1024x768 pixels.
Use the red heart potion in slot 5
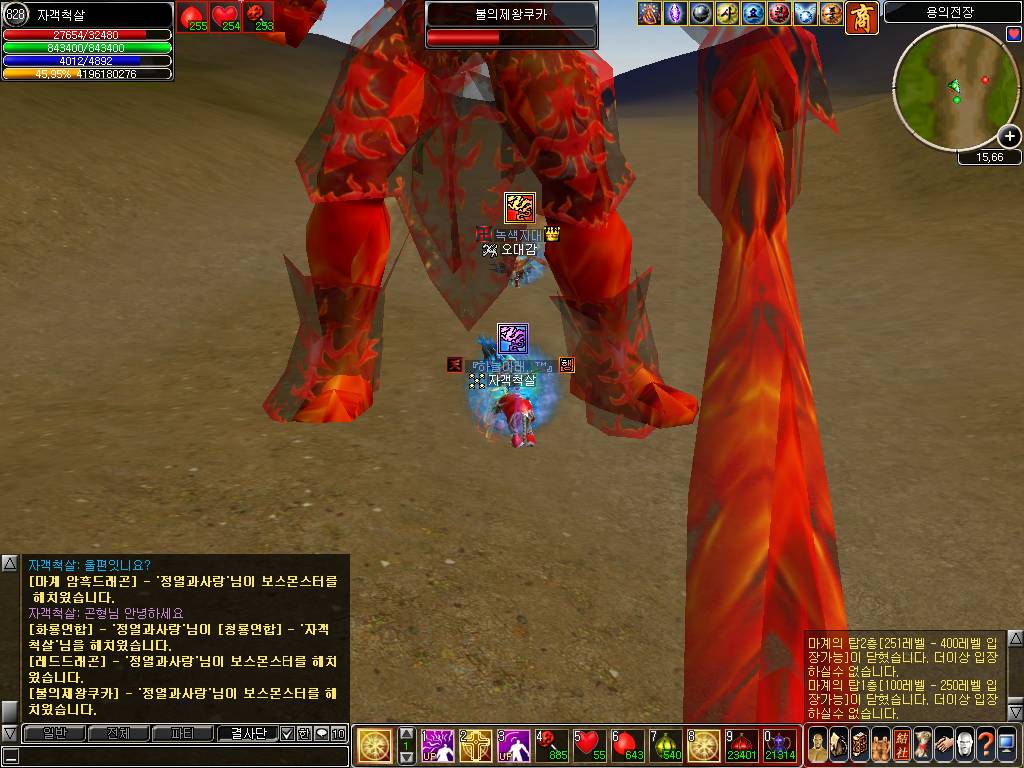[x=590, y=745]
